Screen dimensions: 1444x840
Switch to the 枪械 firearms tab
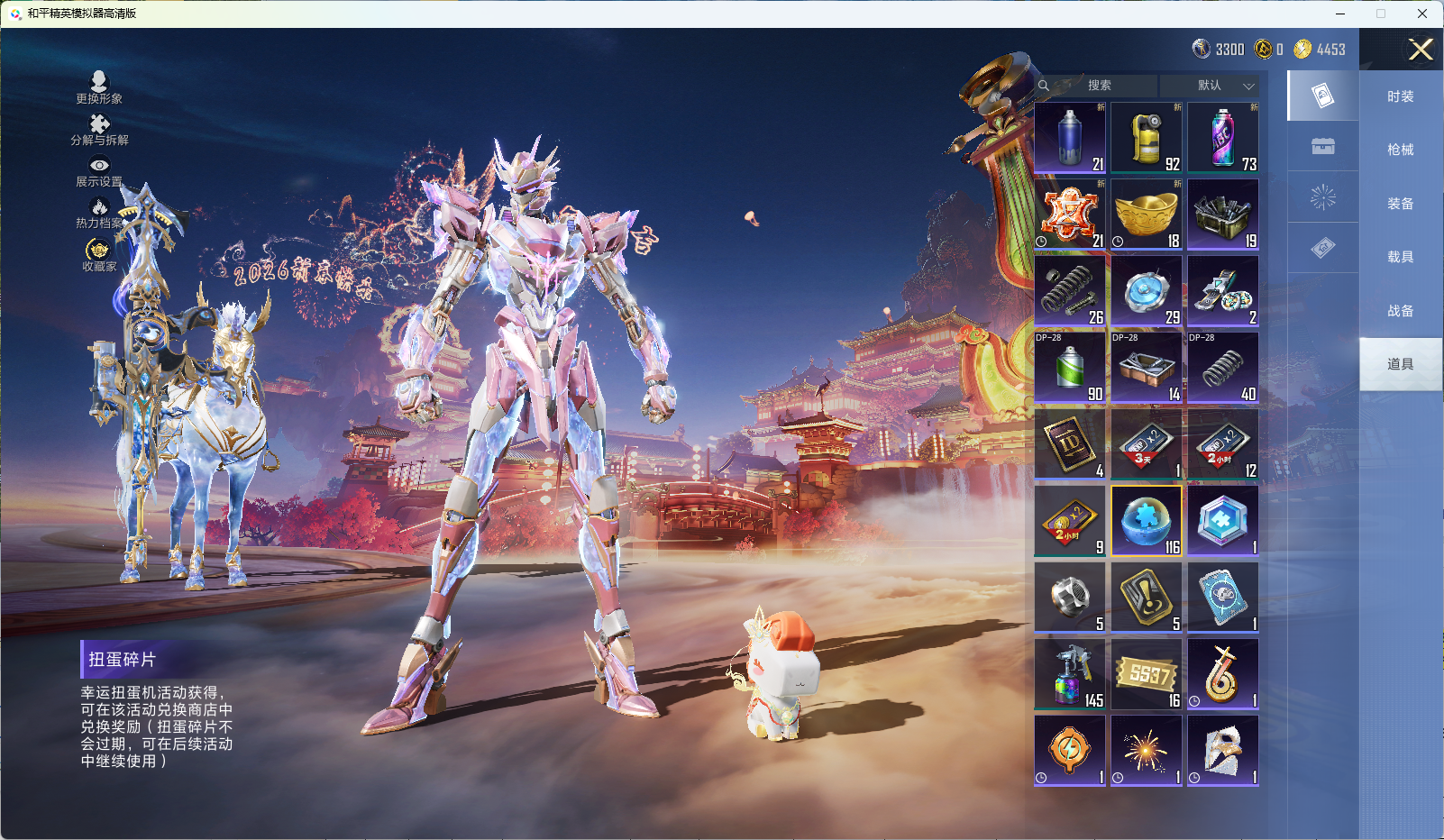pyautogui.click(x=1400, y=150)
